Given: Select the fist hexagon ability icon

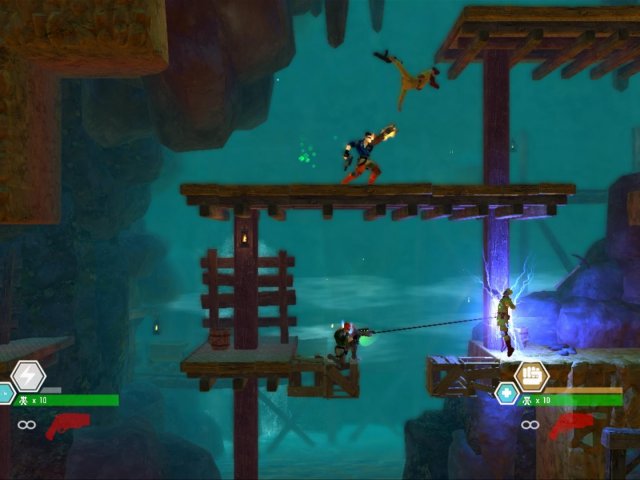Looking at the screenshot, I should [531, 376].
